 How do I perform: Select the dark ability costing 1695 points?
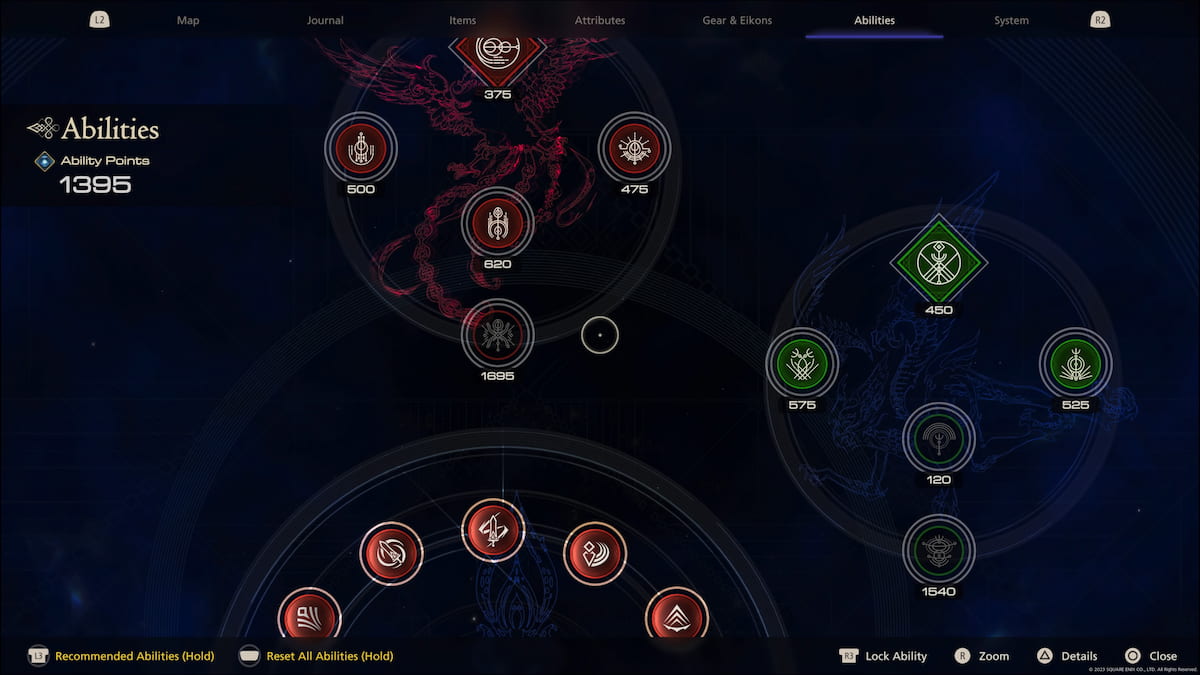coord(497,335)
